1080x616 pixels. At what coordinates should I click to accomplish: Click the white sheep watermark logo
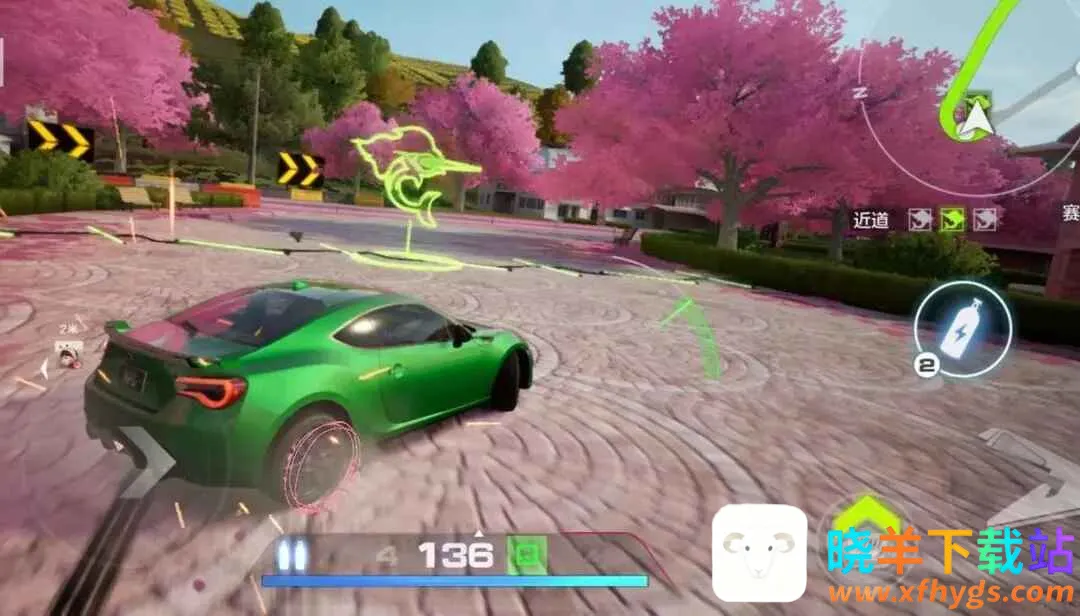tap(759, 553)
